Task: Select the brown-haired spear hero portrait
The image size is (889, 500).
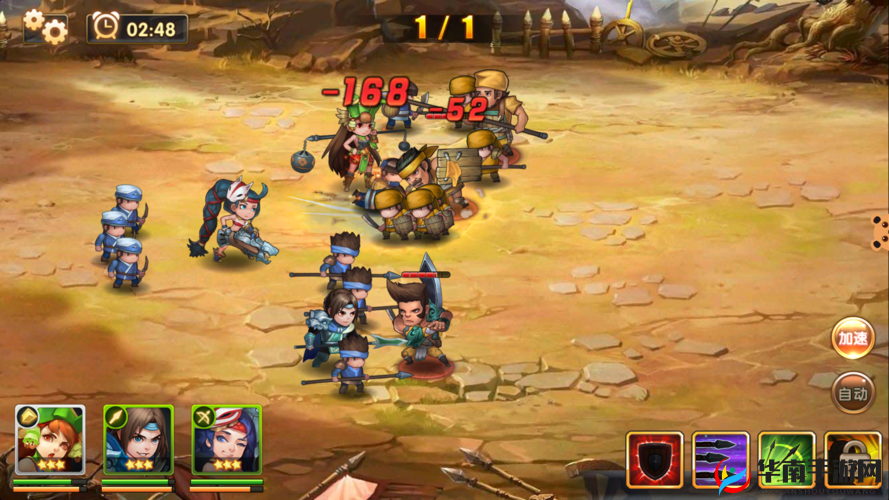Action: (138, 440)
